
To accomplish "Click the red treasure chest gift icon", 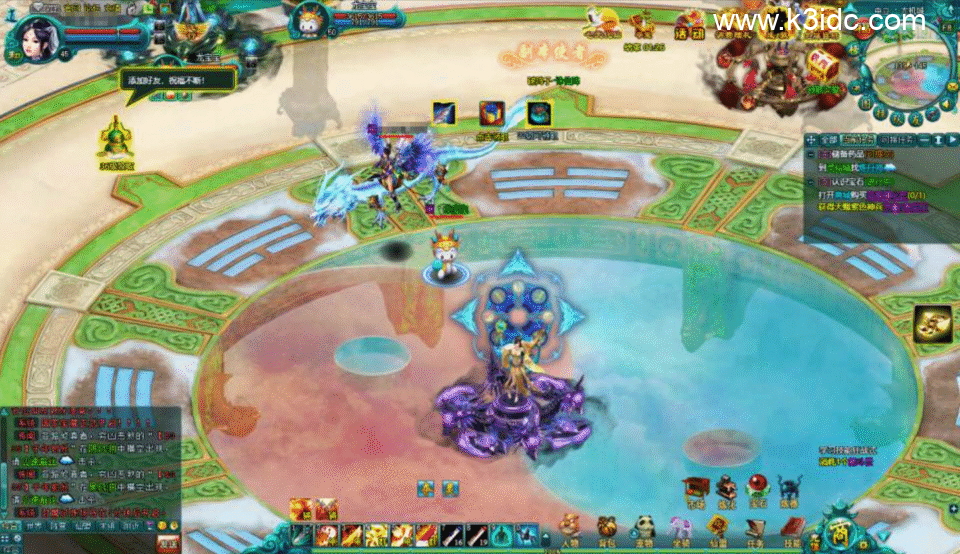I will point(823,62).
